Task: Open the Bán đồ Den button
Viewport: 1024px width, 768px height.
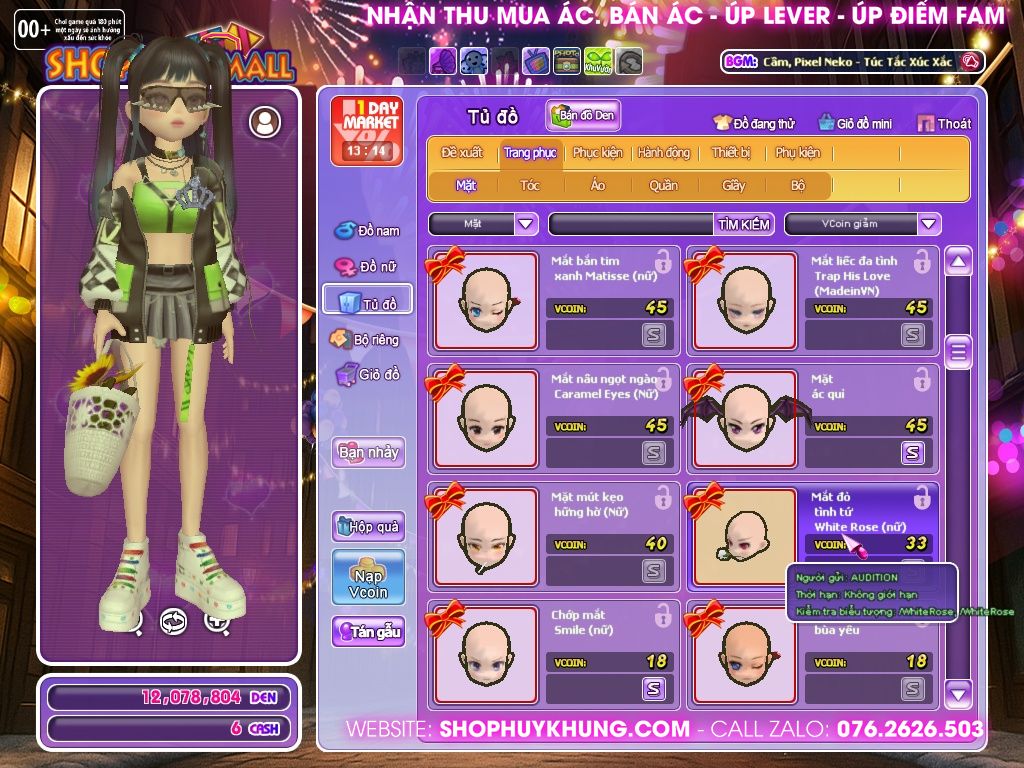Action: (583, 116)
